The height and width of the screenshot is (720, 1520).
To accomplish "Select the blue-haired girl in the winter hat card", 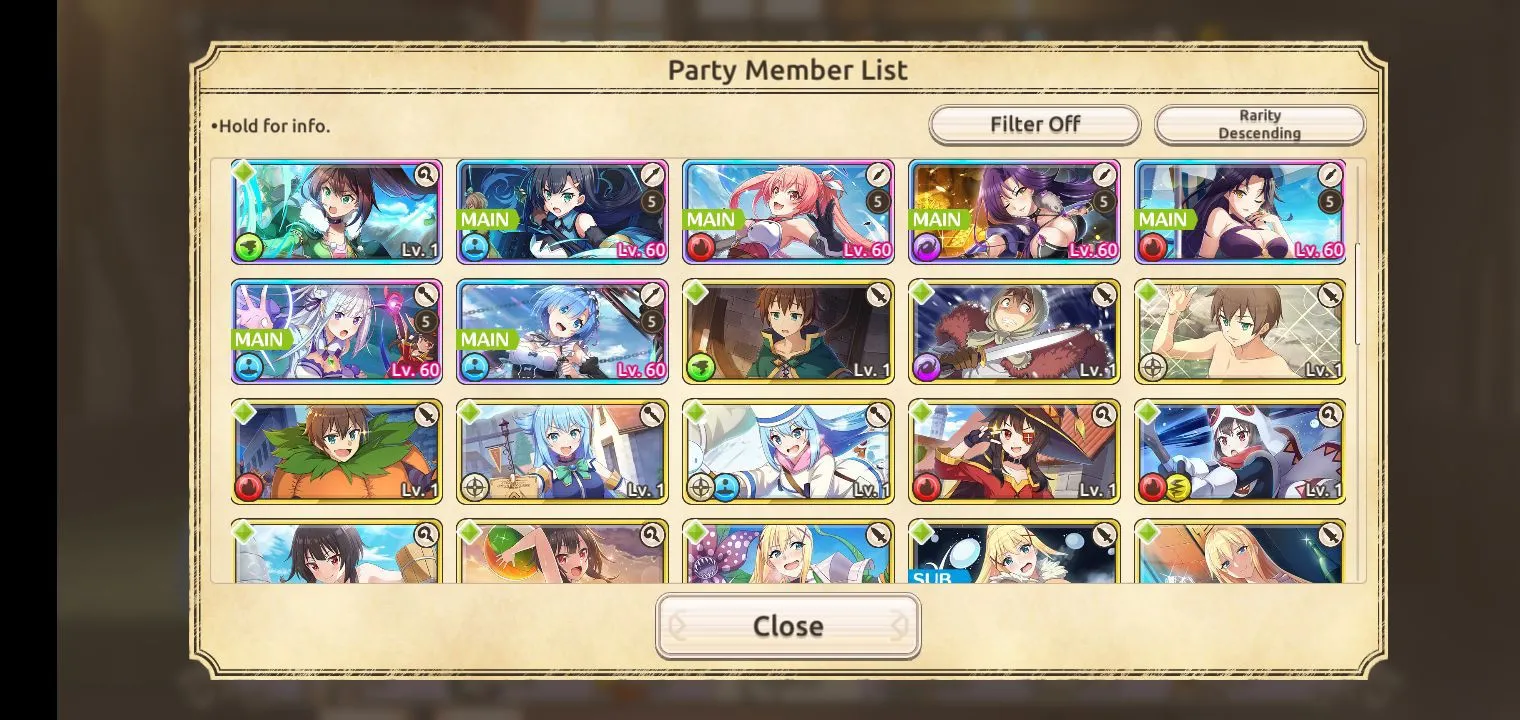I will (788, 451).
